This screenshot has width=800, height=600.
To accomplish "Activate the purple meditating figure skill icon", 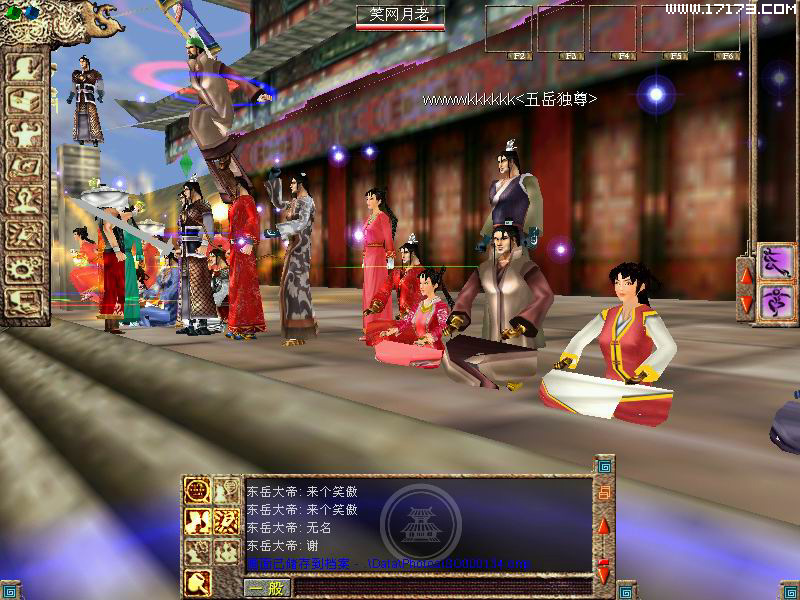I will tap(774, 300).
